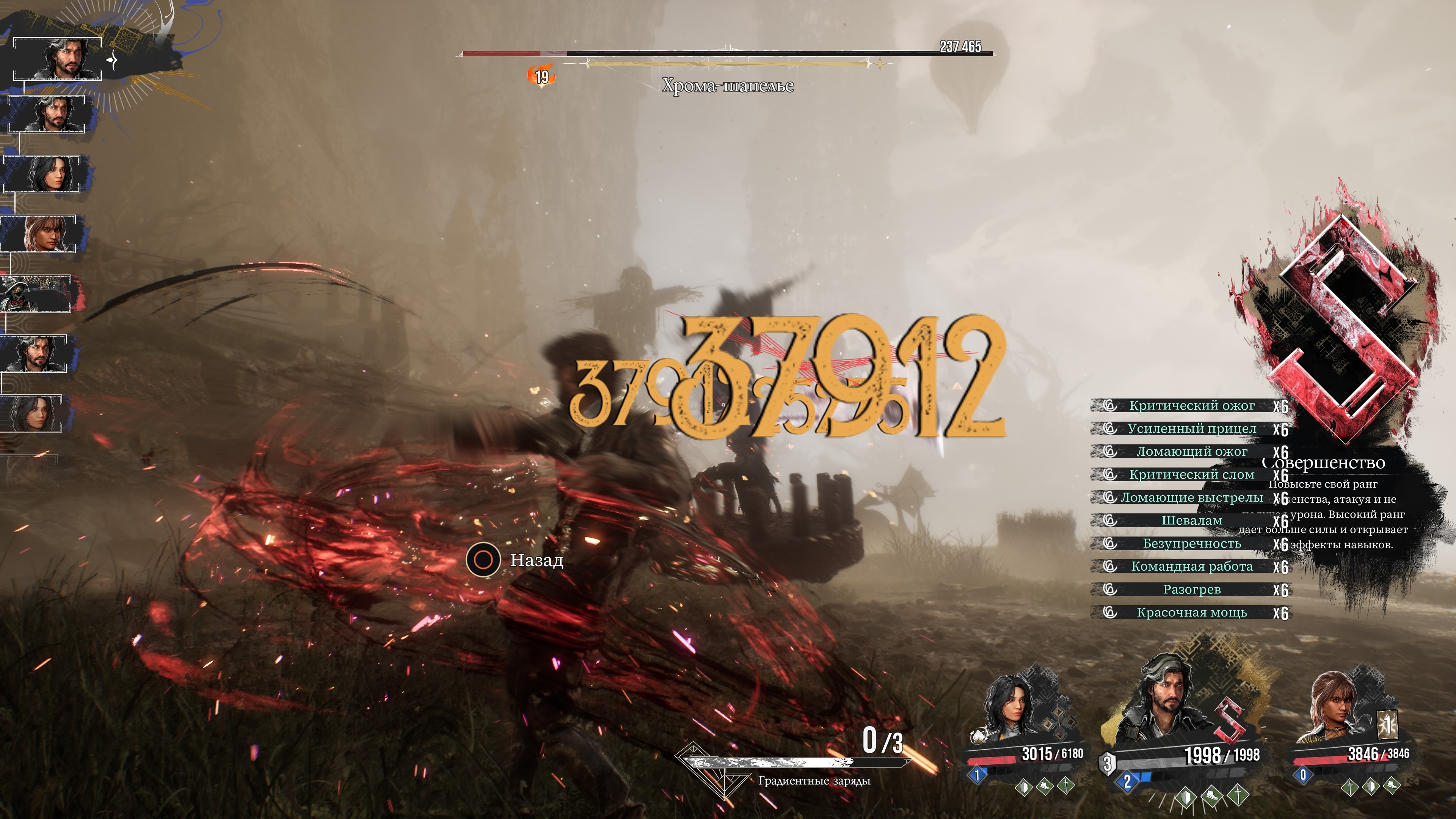This screenshot has height=819, width=1456.
Task: Select the highlighted top portrait in turn order
Action: 58,59
